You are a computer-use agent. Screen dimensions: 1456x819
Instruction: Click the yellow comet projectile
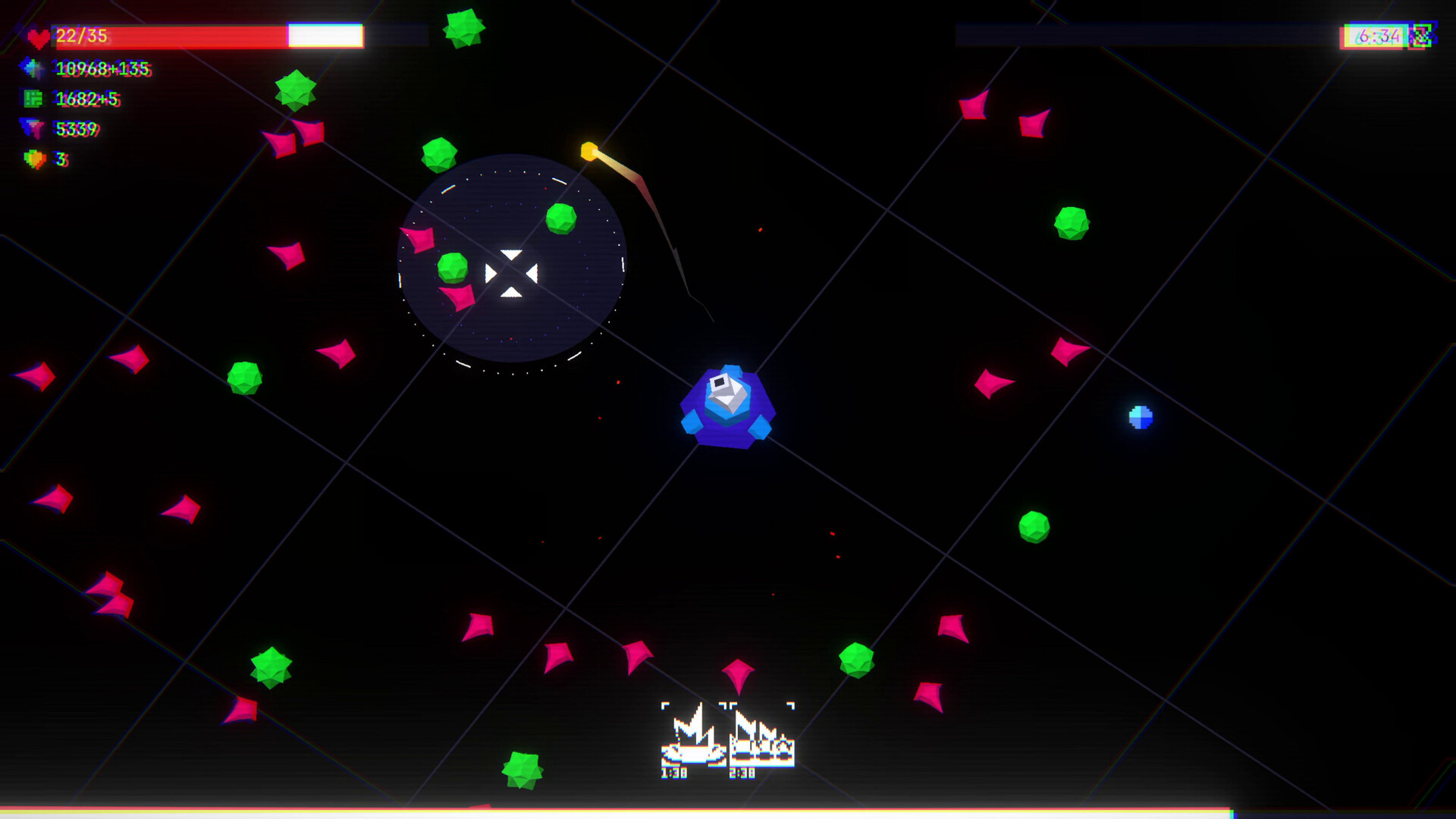point(588,152)
